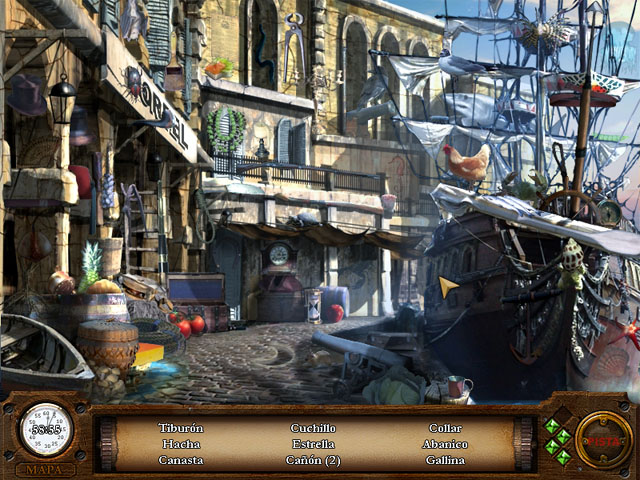Pick the Canasta list entry

pyautogui.click(x=181, y=460)
